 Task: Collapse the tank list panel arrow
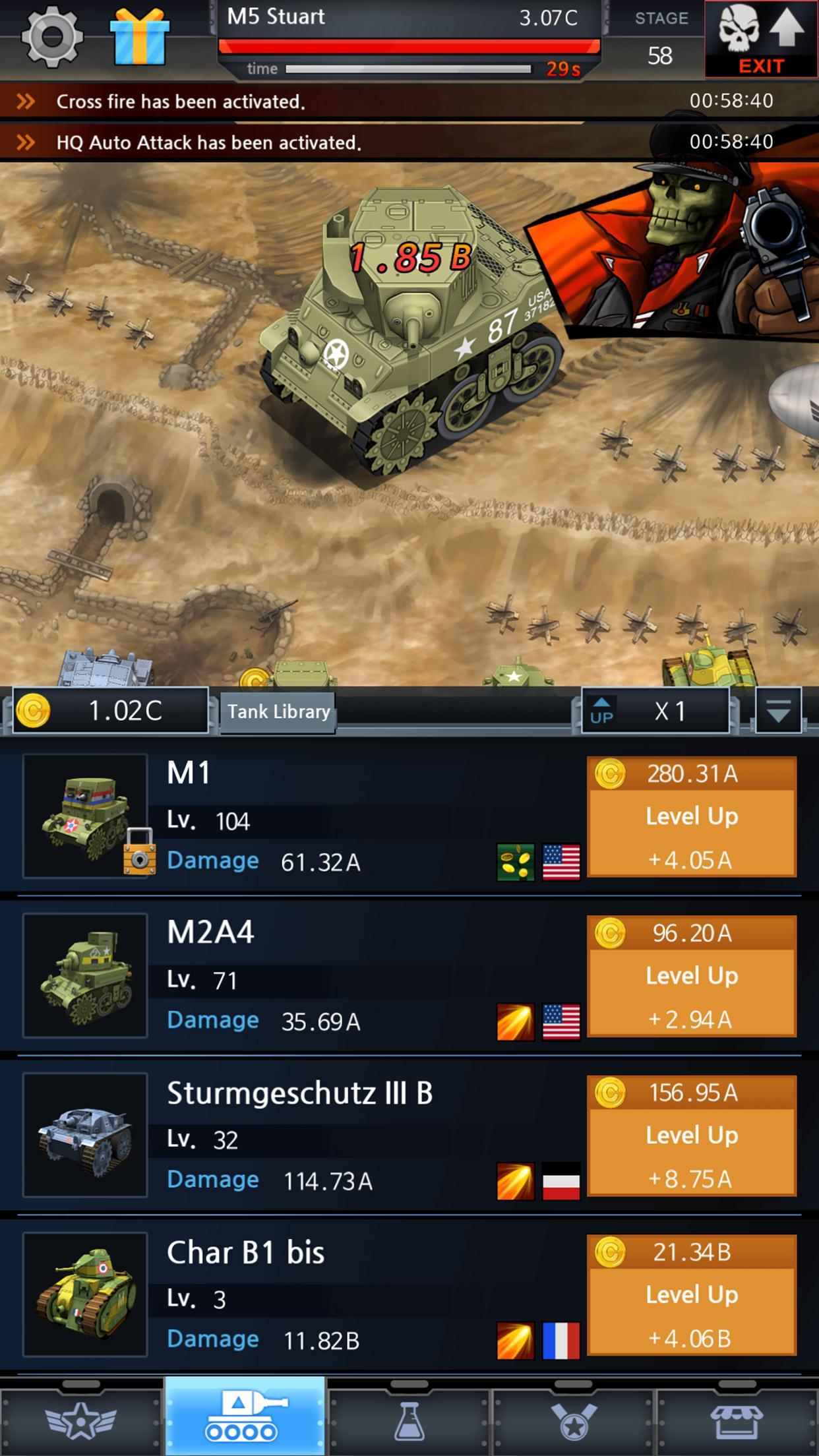pyautogui.click(x=778, y=711)
